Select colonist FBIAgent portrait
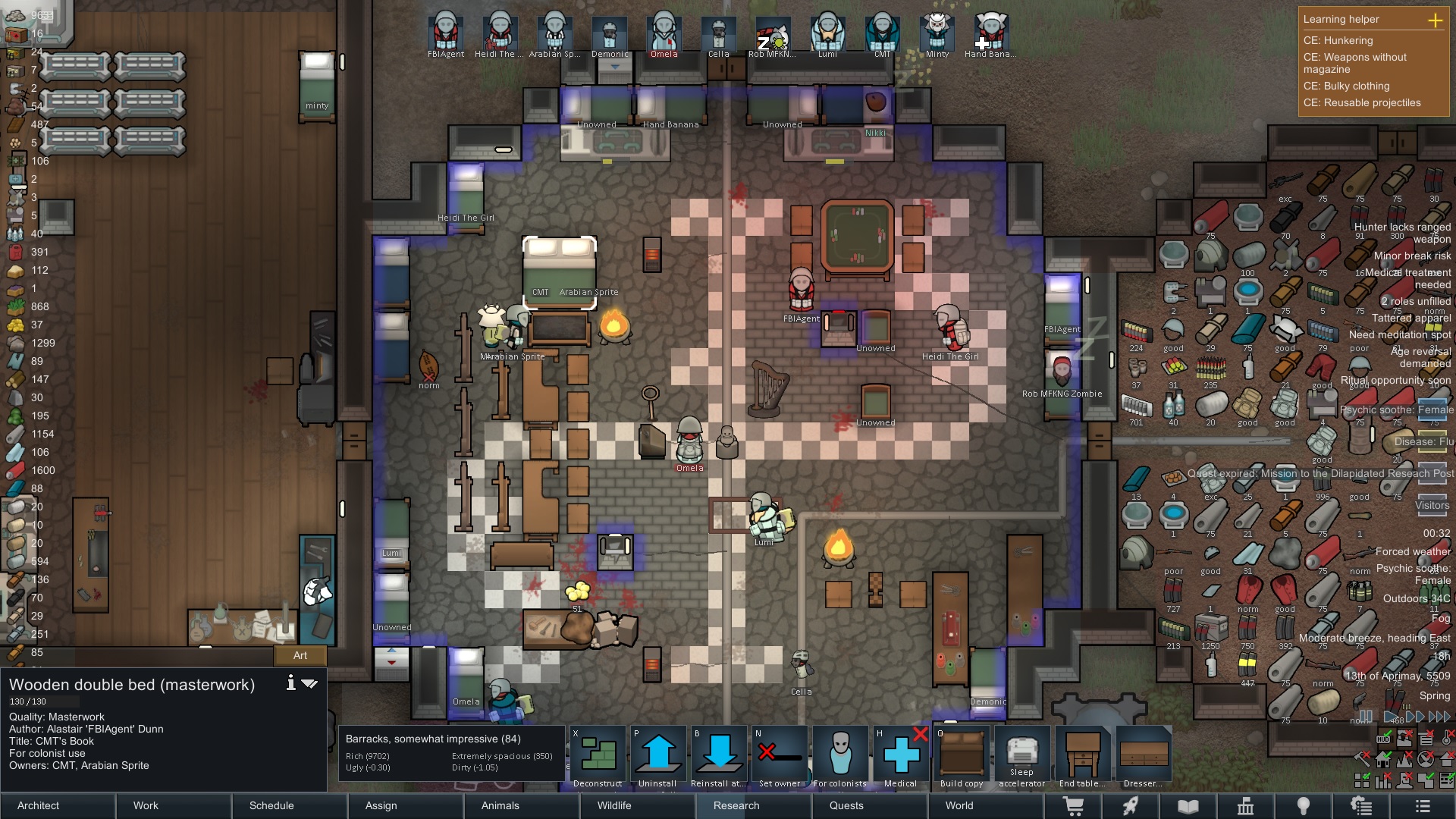 [x=446, y=34]
